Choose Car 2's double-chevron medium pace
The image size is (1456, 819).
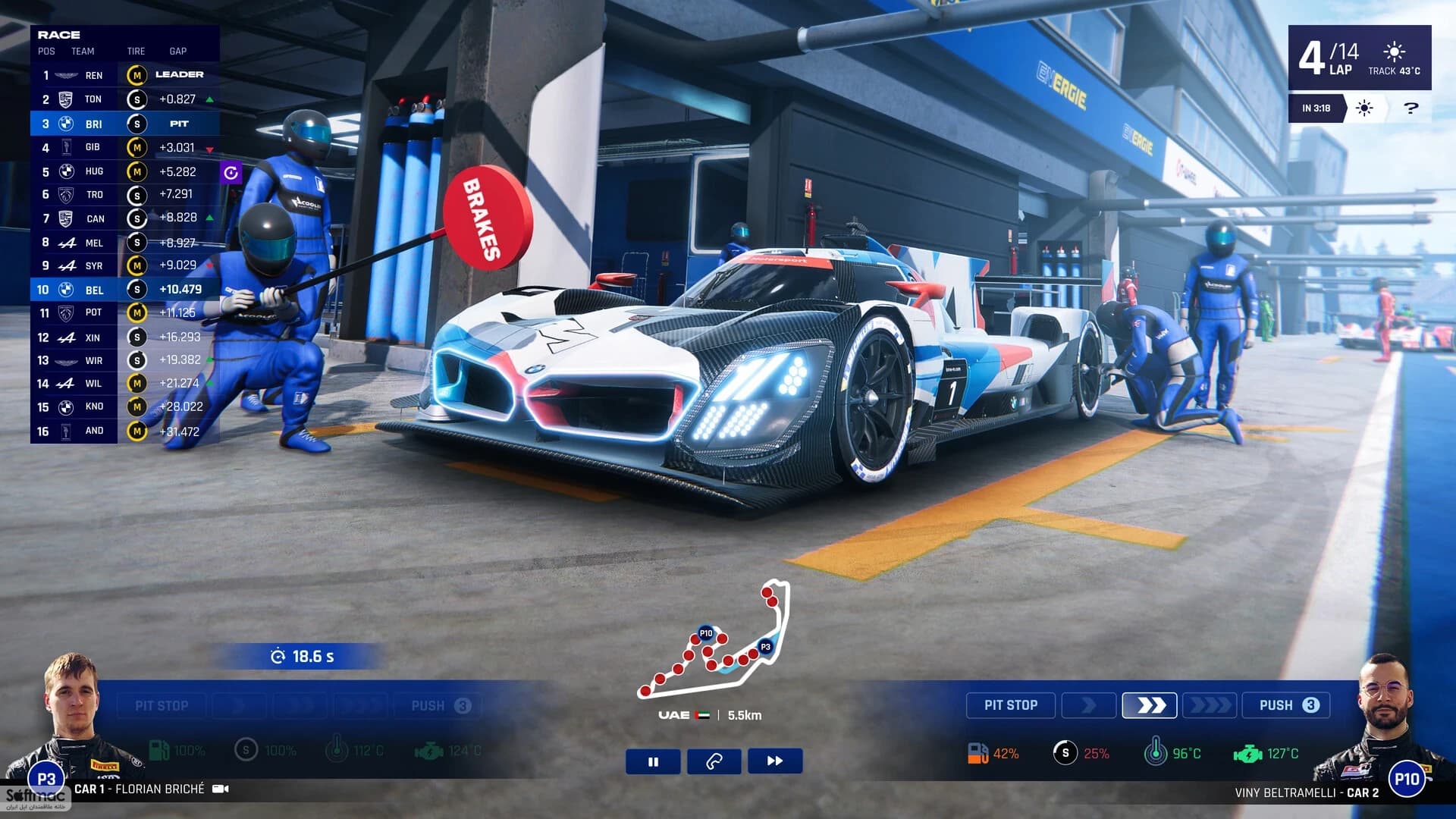click(x=1150, y=705)
